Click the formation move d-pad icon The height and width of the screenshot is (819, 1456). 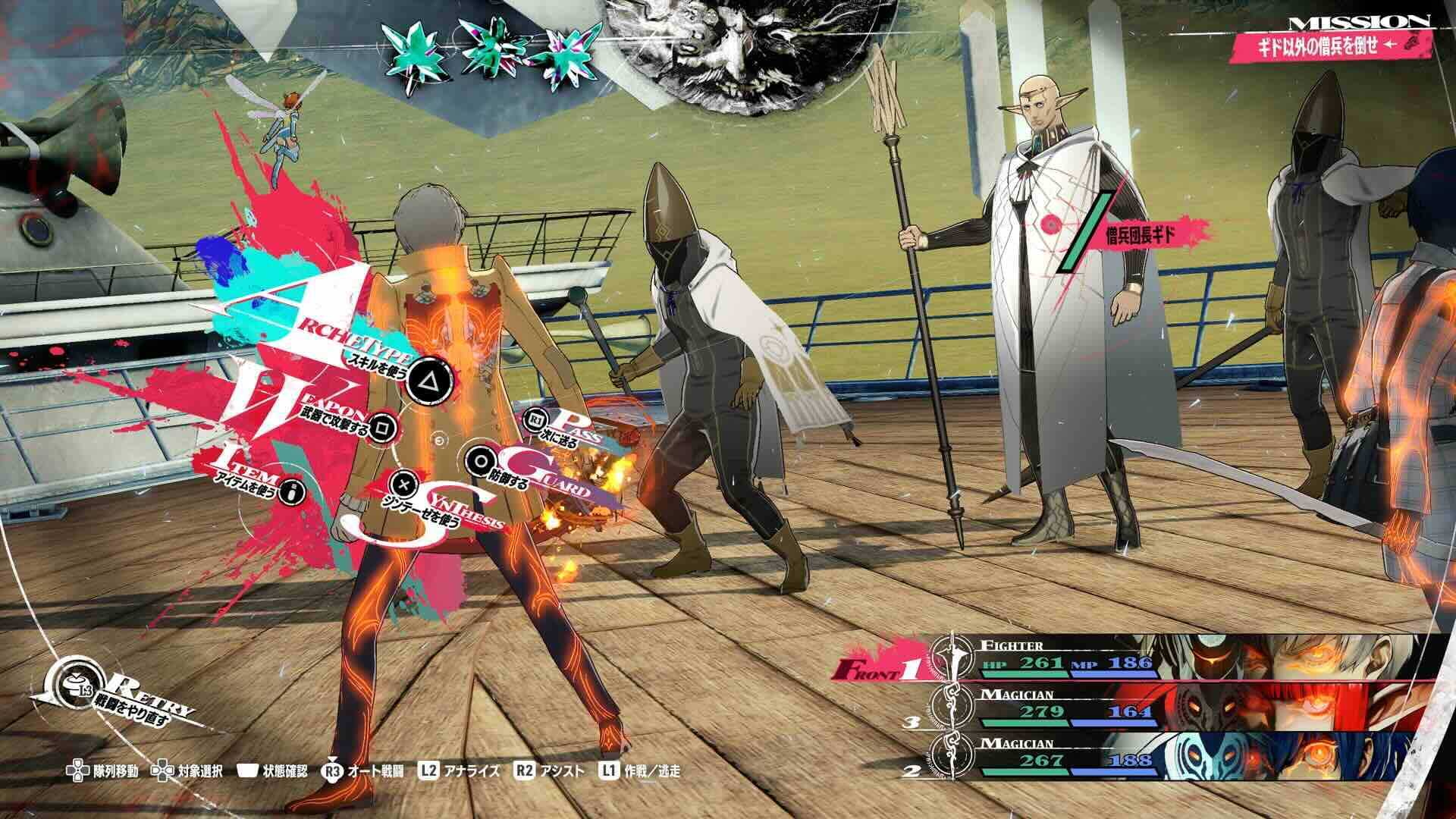[x=76, y=770]
